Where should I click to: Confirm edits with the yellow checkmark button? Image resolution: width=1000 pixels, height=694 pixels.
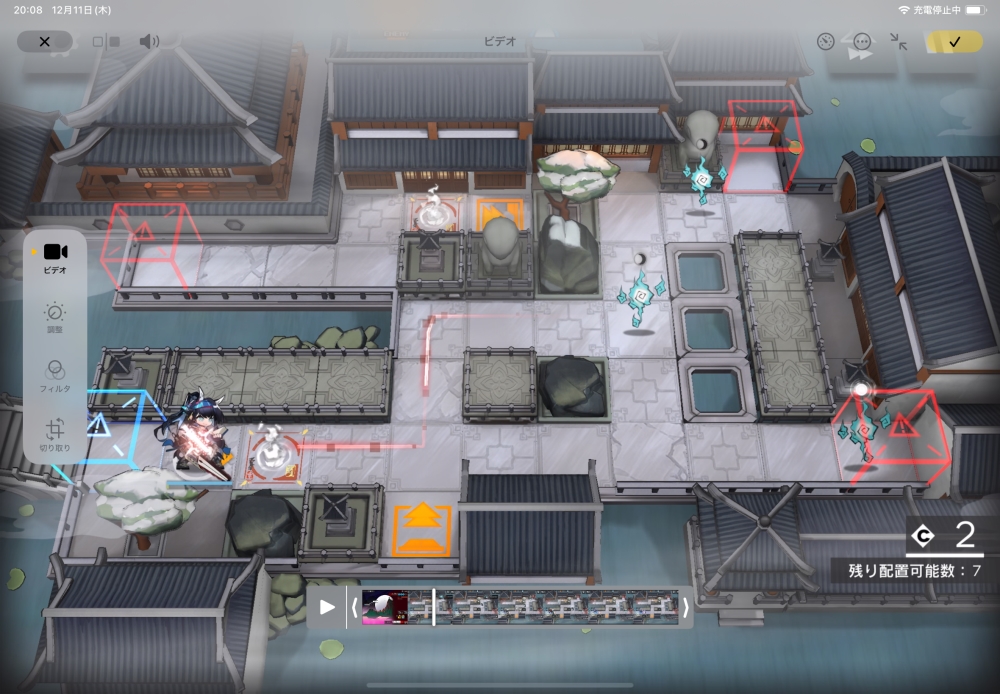pos(954,42)
